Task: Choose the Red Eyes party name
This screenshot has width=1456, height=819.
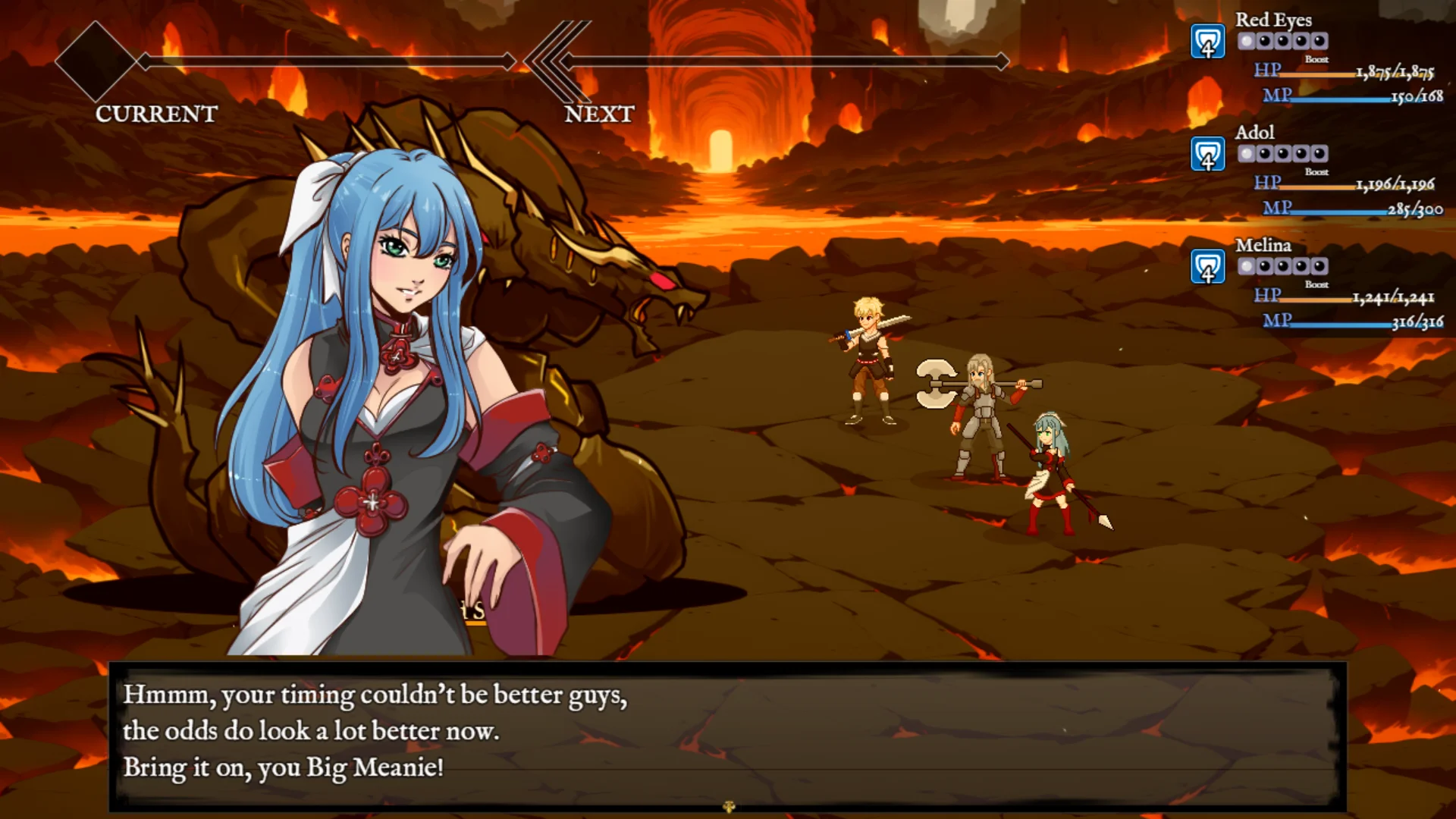Action: click(1273, 20)
